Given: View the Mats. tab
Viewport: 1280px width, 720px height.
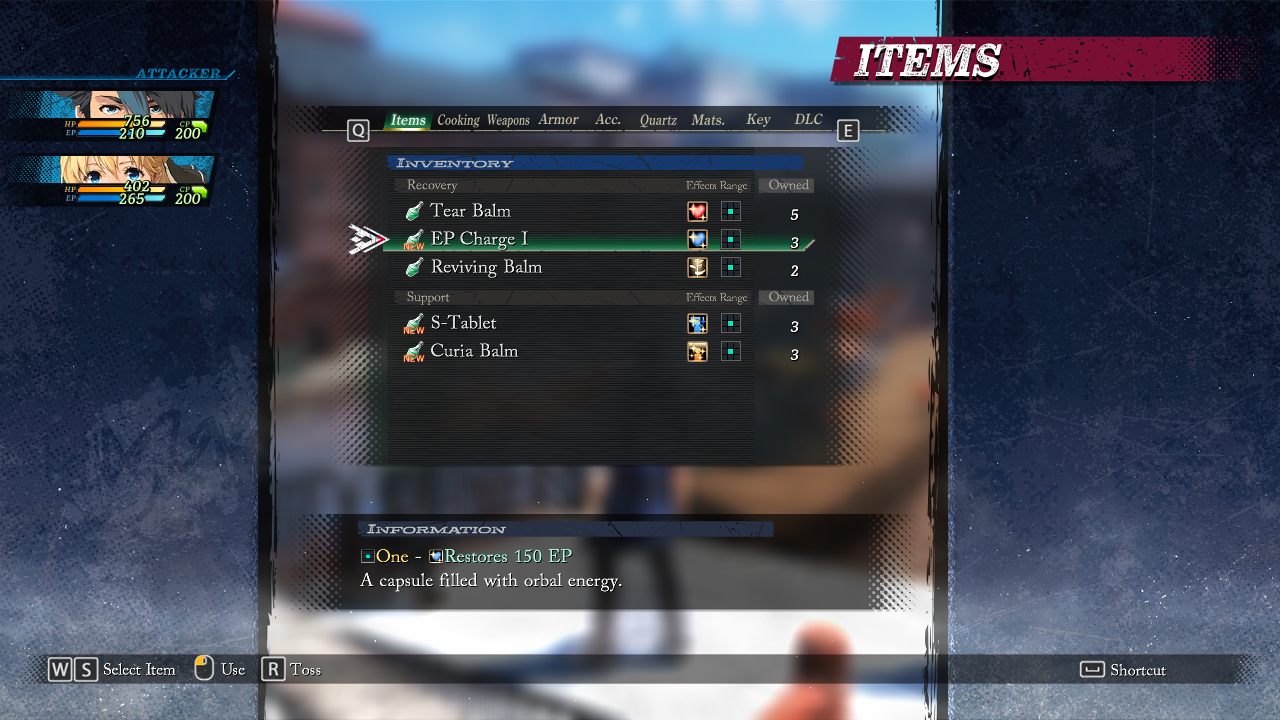Looking at the screenshot, I should (x=708, y=120).
